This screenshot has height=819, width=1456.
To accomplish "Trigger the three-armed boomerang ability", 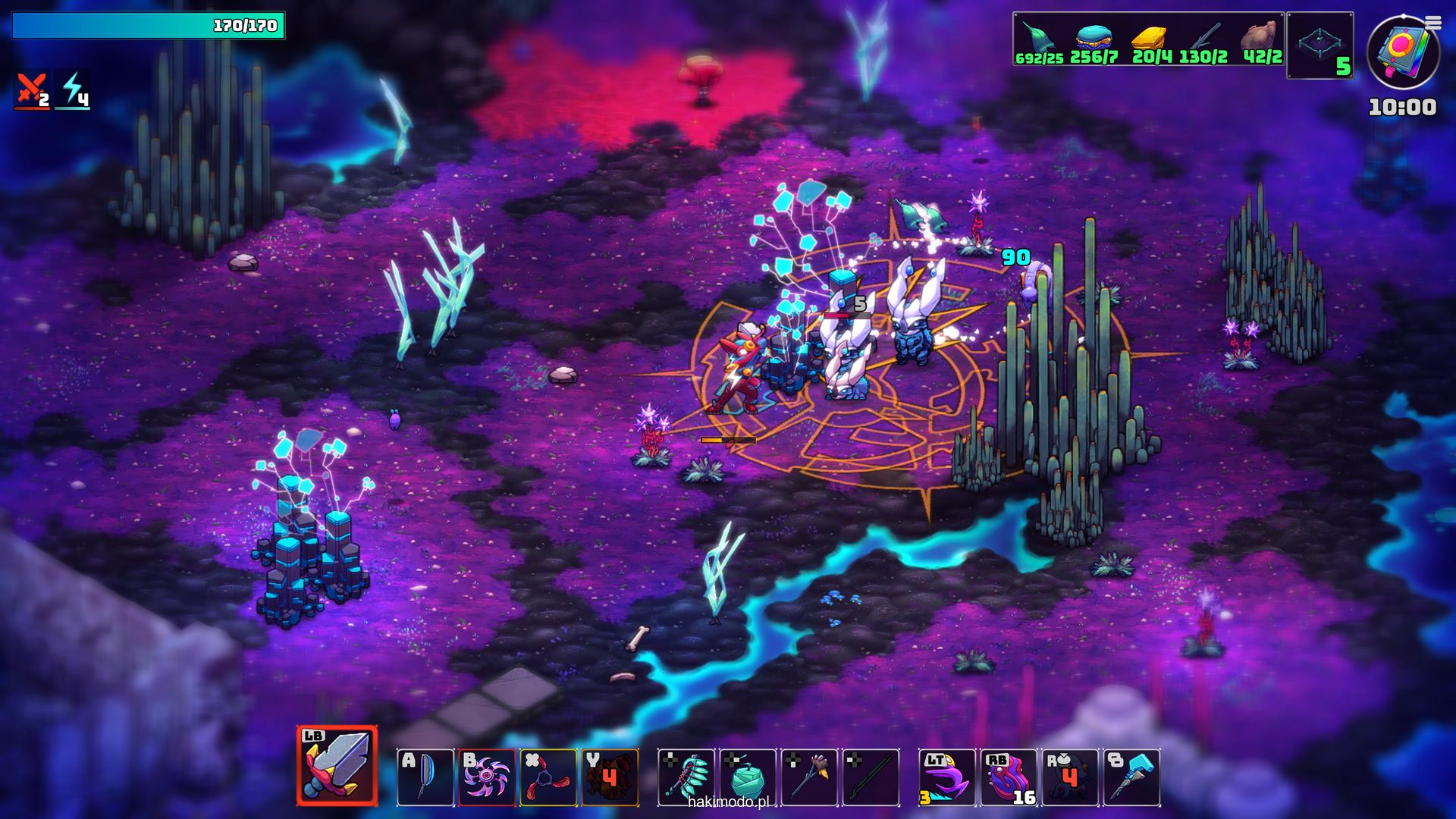I will (548, 777).
